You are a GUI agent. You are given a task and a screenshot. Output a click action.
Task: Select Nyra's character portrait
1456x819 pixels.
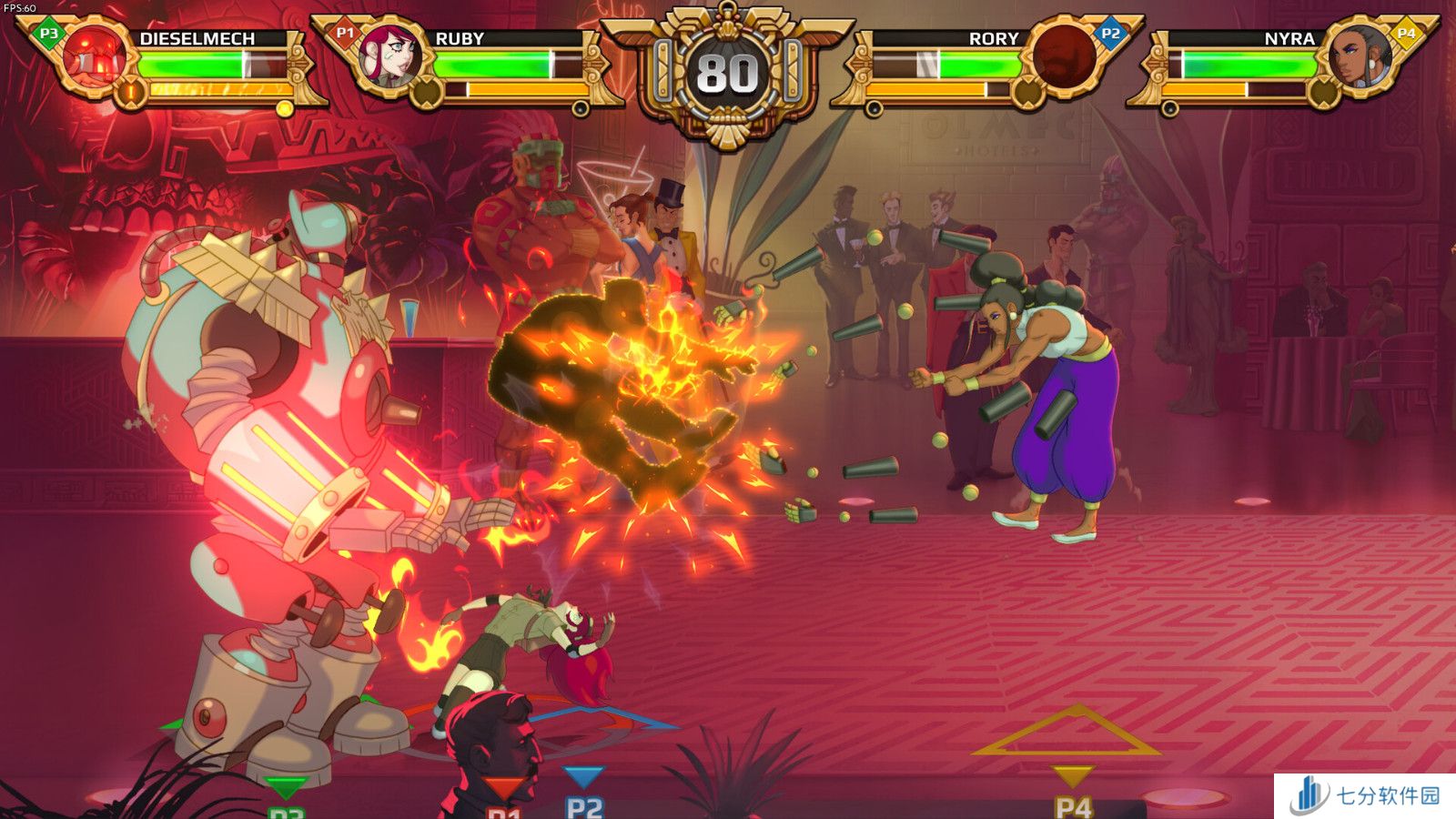[x=1360, y=56]
